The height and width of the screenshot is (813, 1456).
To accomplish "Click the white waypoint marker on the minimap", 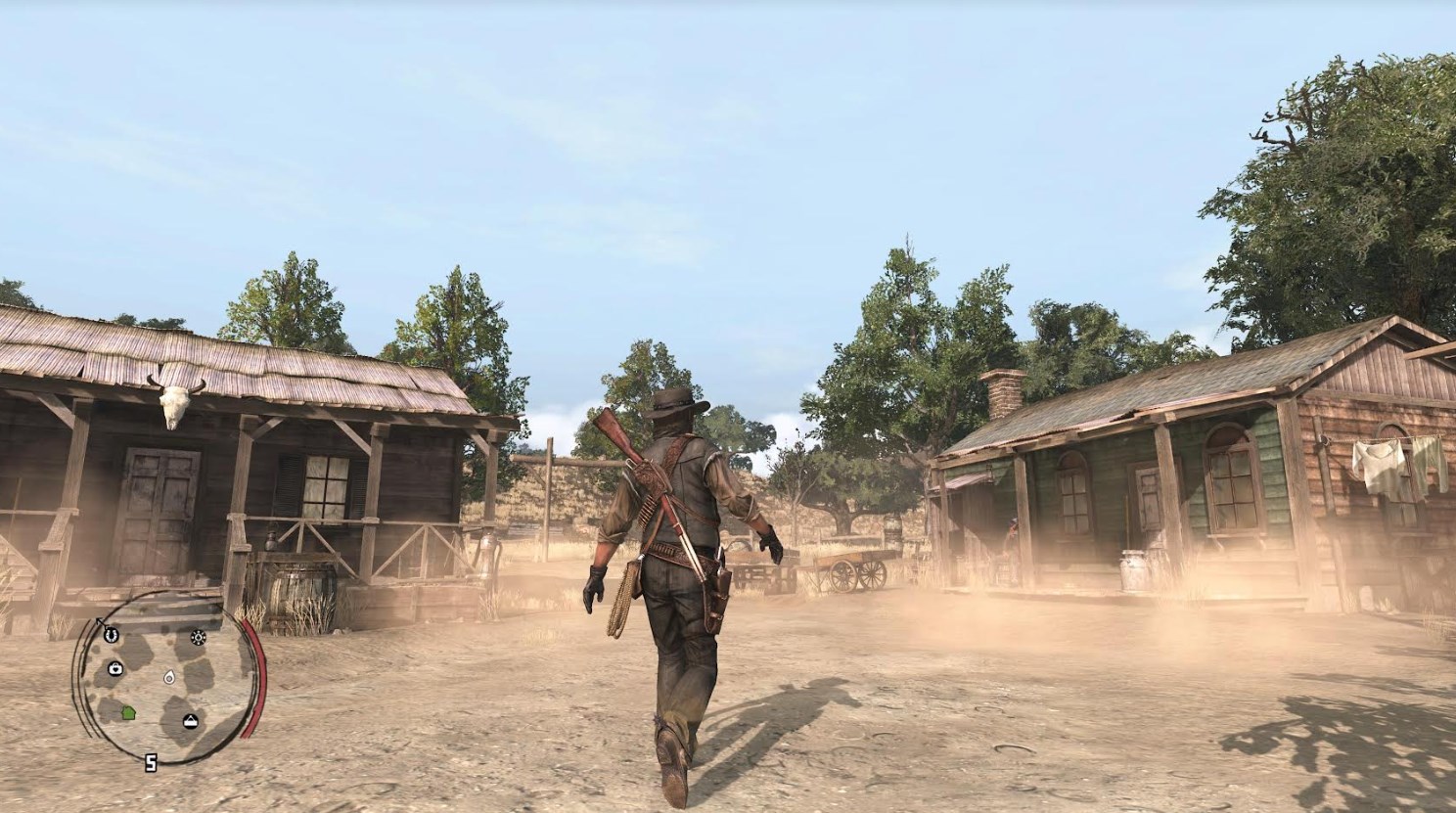I will coord(168,678).
